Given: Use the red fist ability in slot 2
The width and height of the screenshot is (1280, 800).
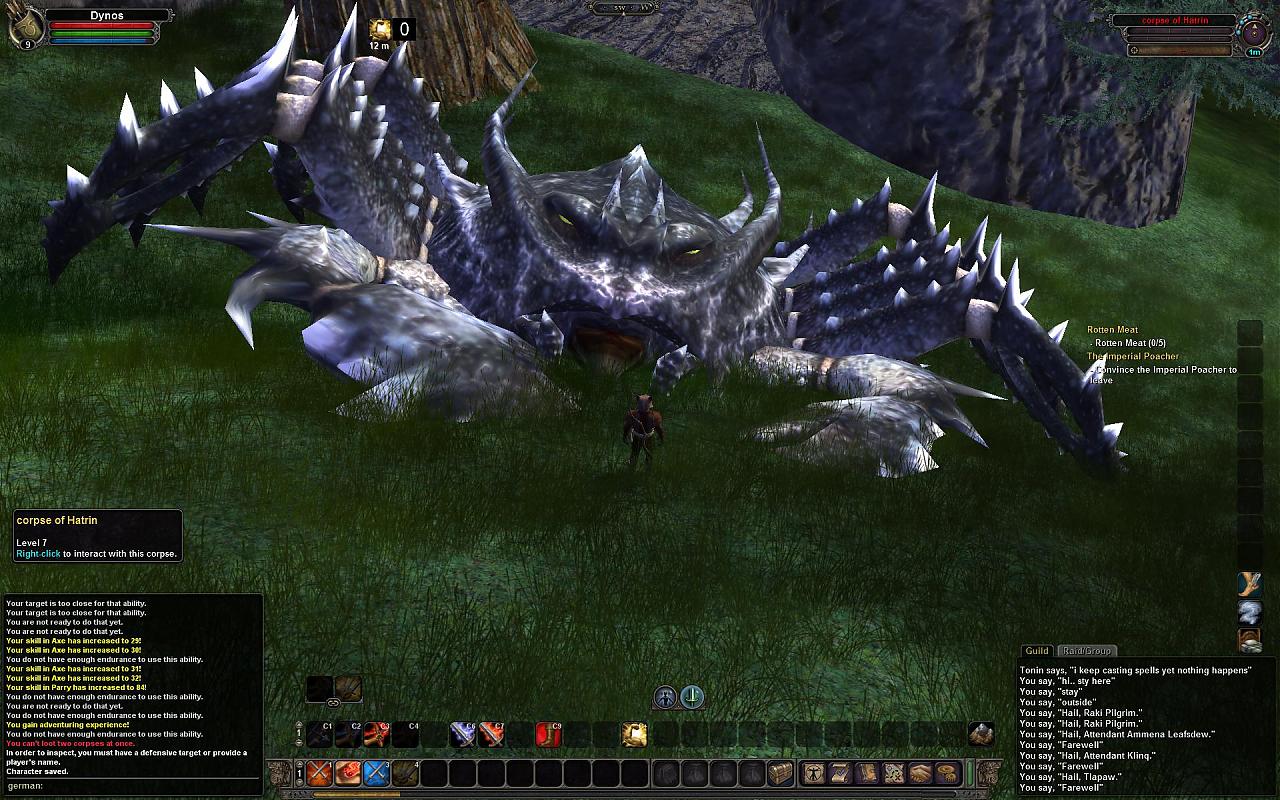Looking at the screenshot, I should pos(348,773).
